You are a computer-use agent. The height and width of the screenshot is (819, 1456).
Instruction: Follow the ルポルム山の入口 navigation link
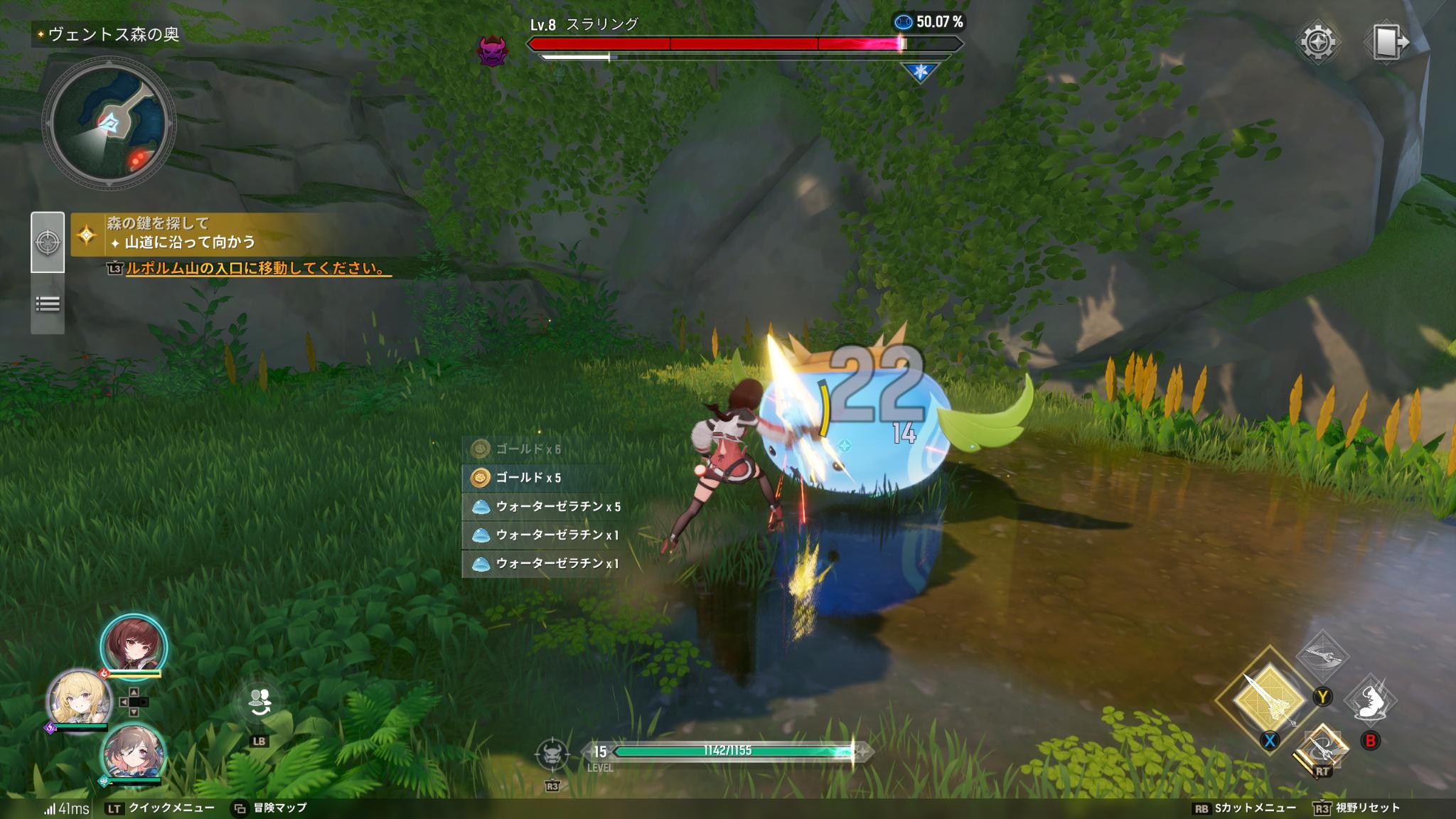point(256,269)
